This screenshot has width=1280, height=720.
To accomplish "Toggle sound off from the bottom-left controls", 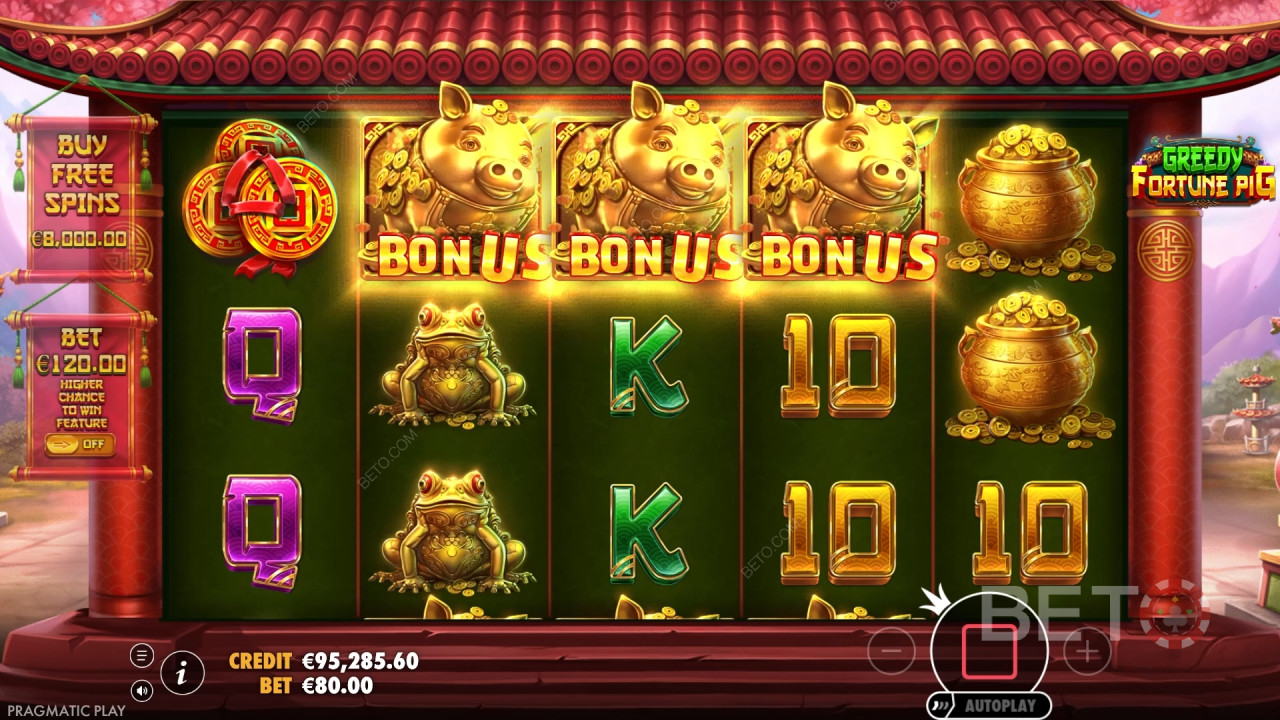I will (x=141, y=688).
